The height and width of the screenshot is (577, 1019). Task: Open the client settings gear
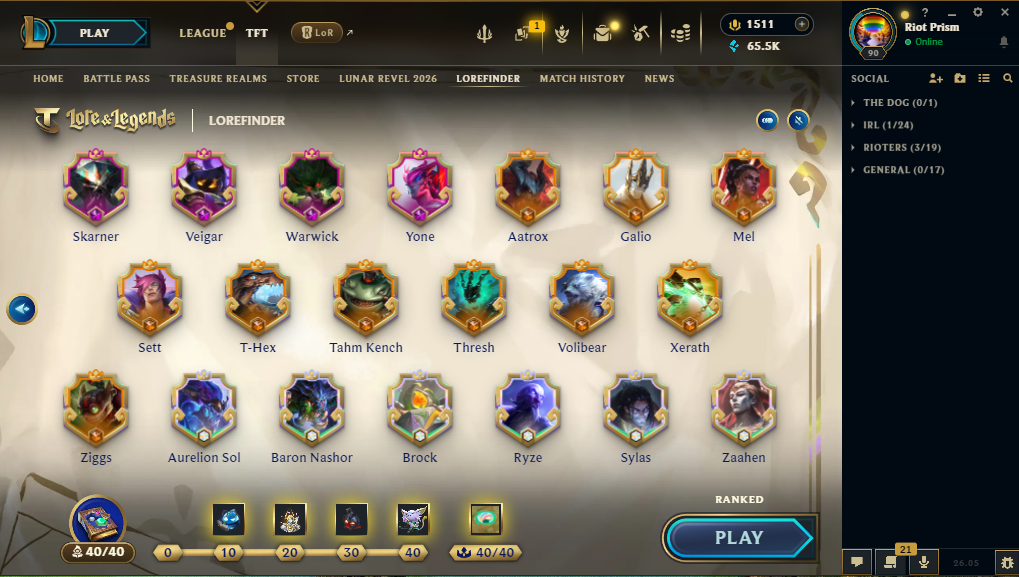coord(978,12)
